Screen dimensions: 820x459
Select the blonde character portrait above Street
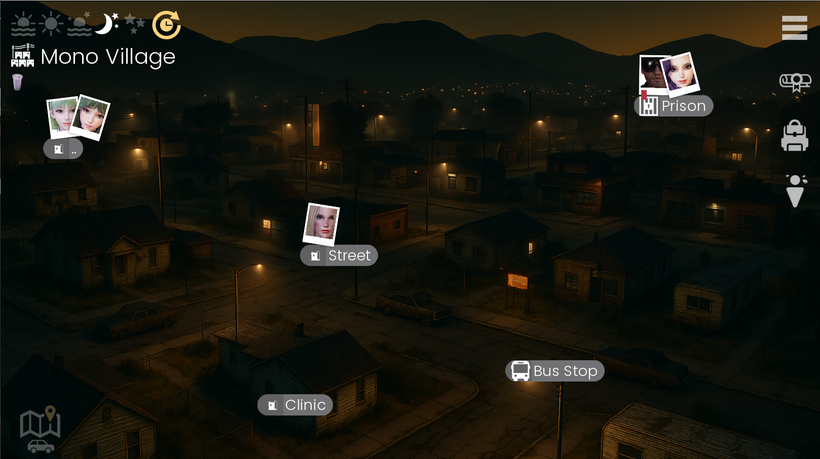pyautogui.click(x=321, y=223)
